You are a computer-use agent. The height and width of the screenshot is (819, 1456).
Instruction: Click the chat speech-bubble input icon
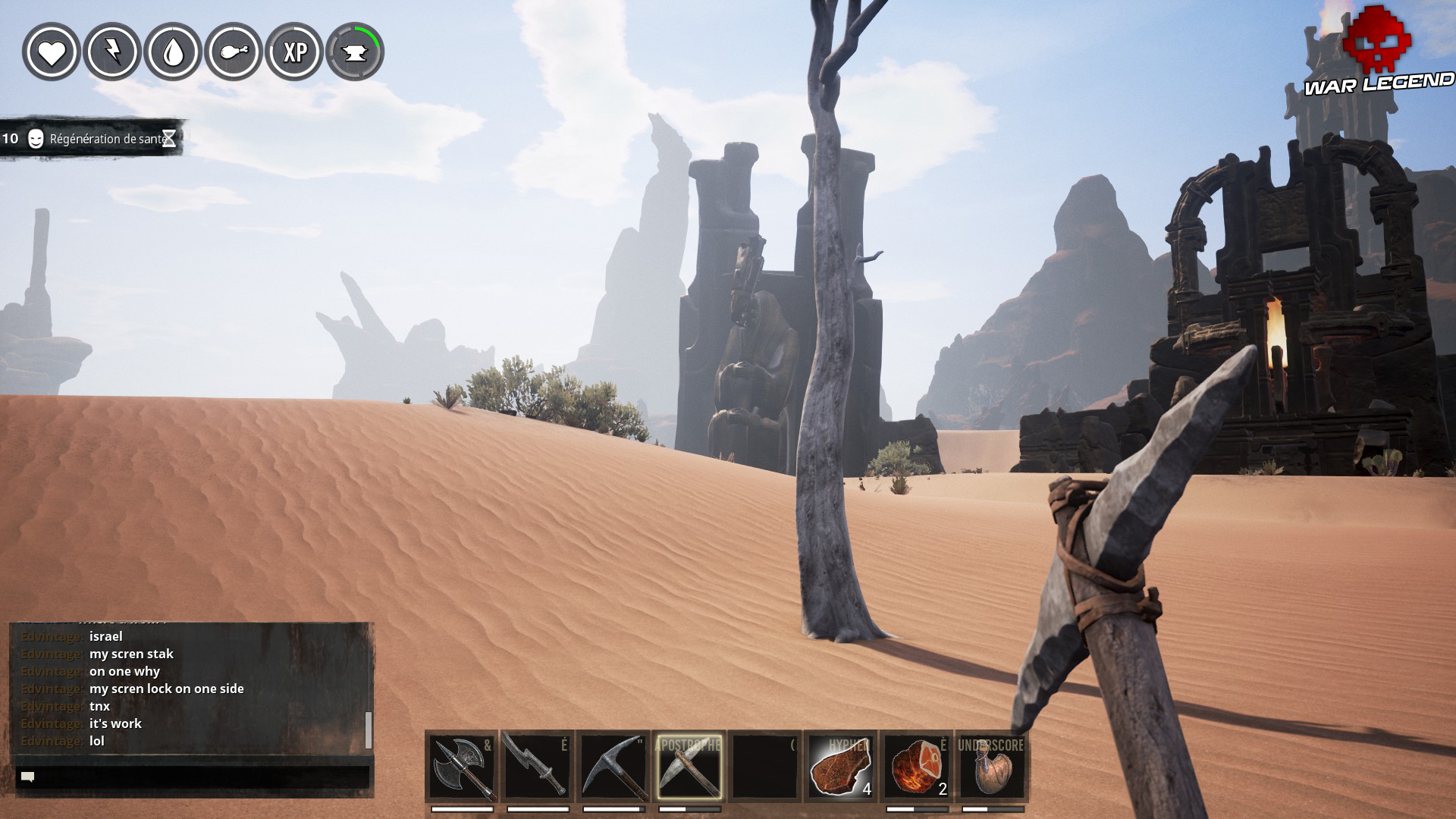(x=27, y=775)
